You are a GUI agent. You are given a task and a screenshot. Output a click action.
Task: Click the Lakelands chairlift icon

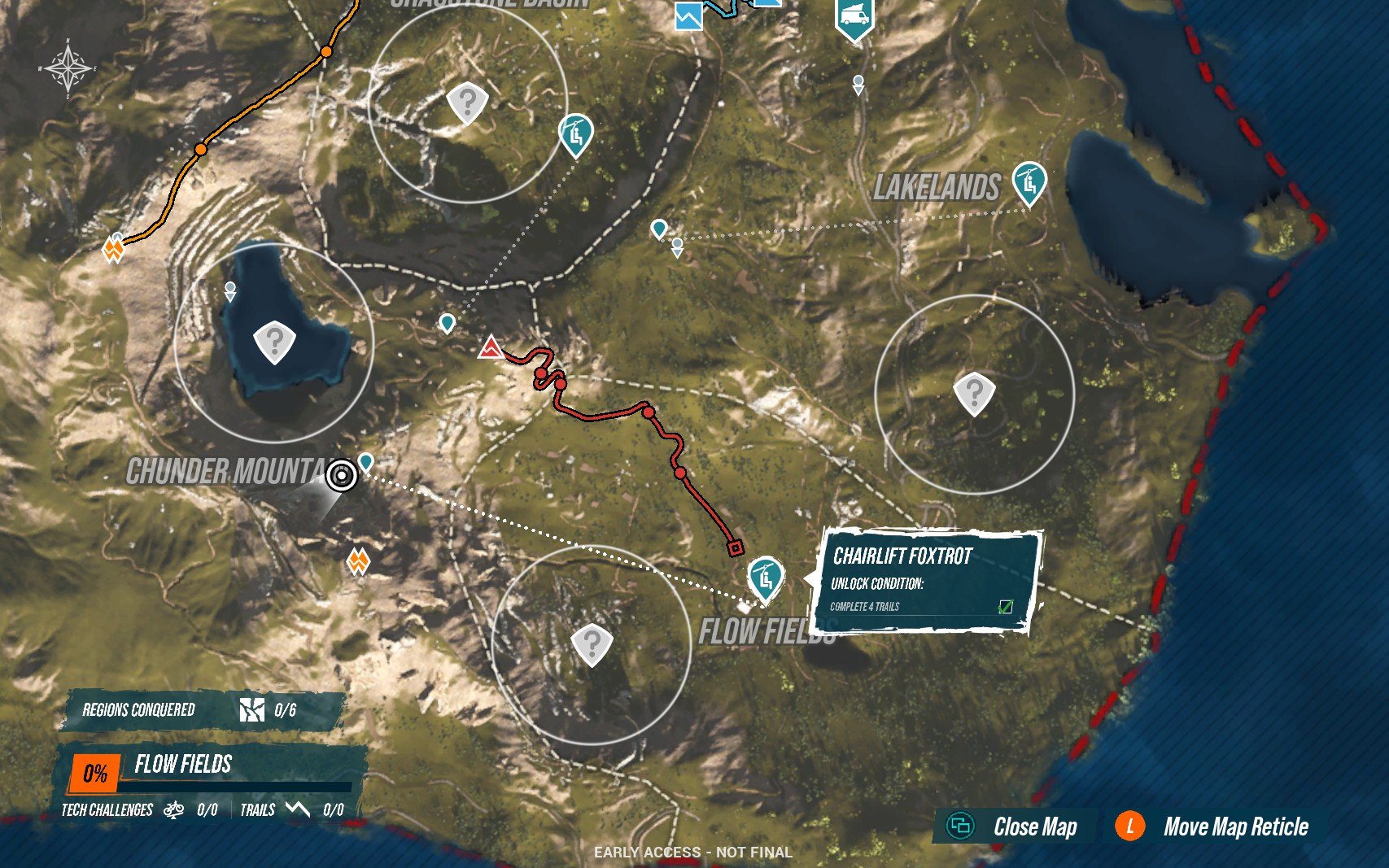tap(1029, 181)
